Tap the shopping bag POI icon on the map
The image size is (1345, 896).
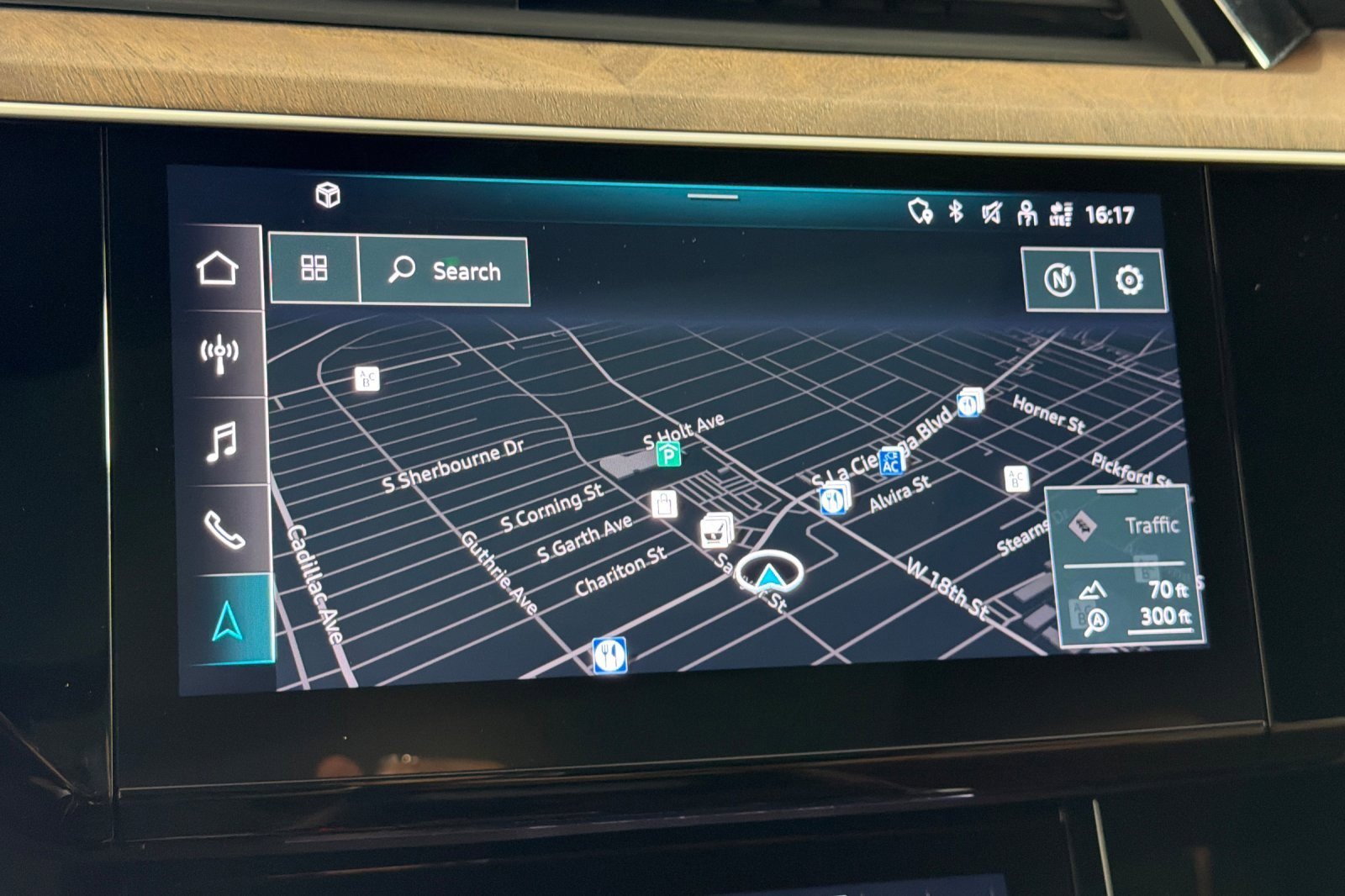click(x=663, y=503)
